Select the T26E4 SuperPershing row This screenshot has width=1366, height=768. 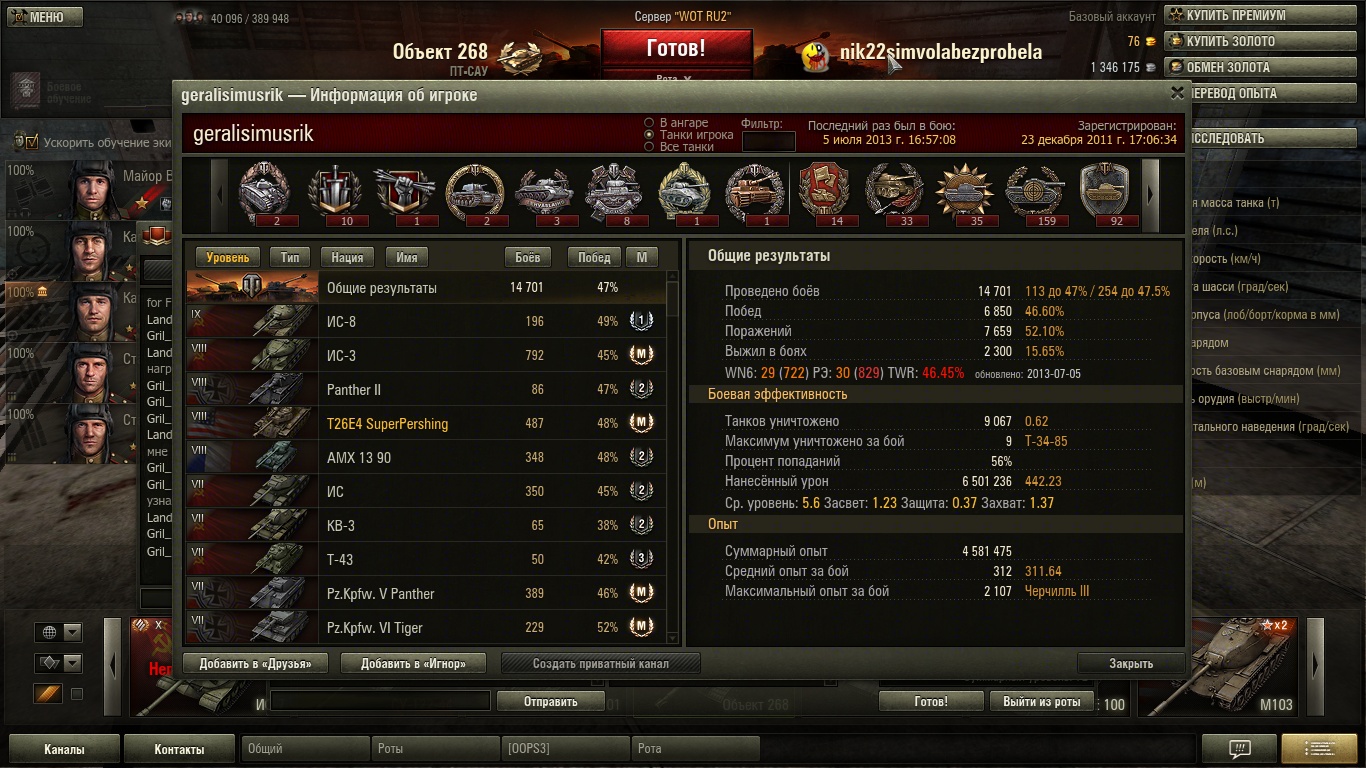click(x=425, y=424)
